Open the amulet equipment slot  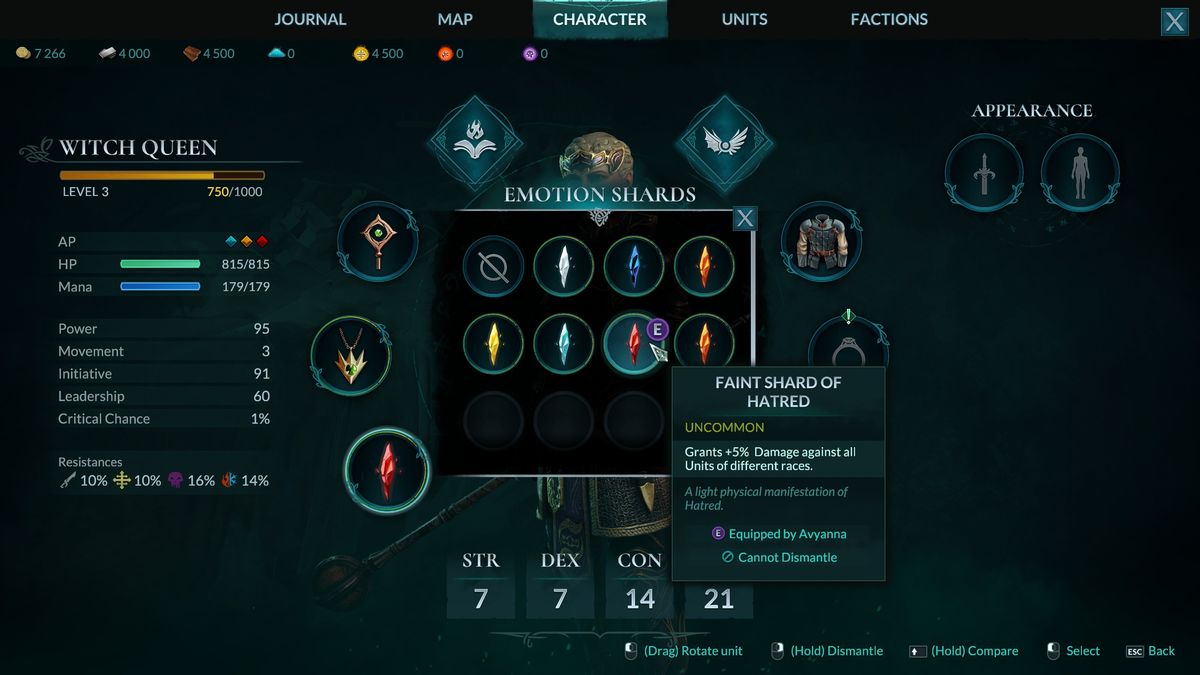(350, 356)
